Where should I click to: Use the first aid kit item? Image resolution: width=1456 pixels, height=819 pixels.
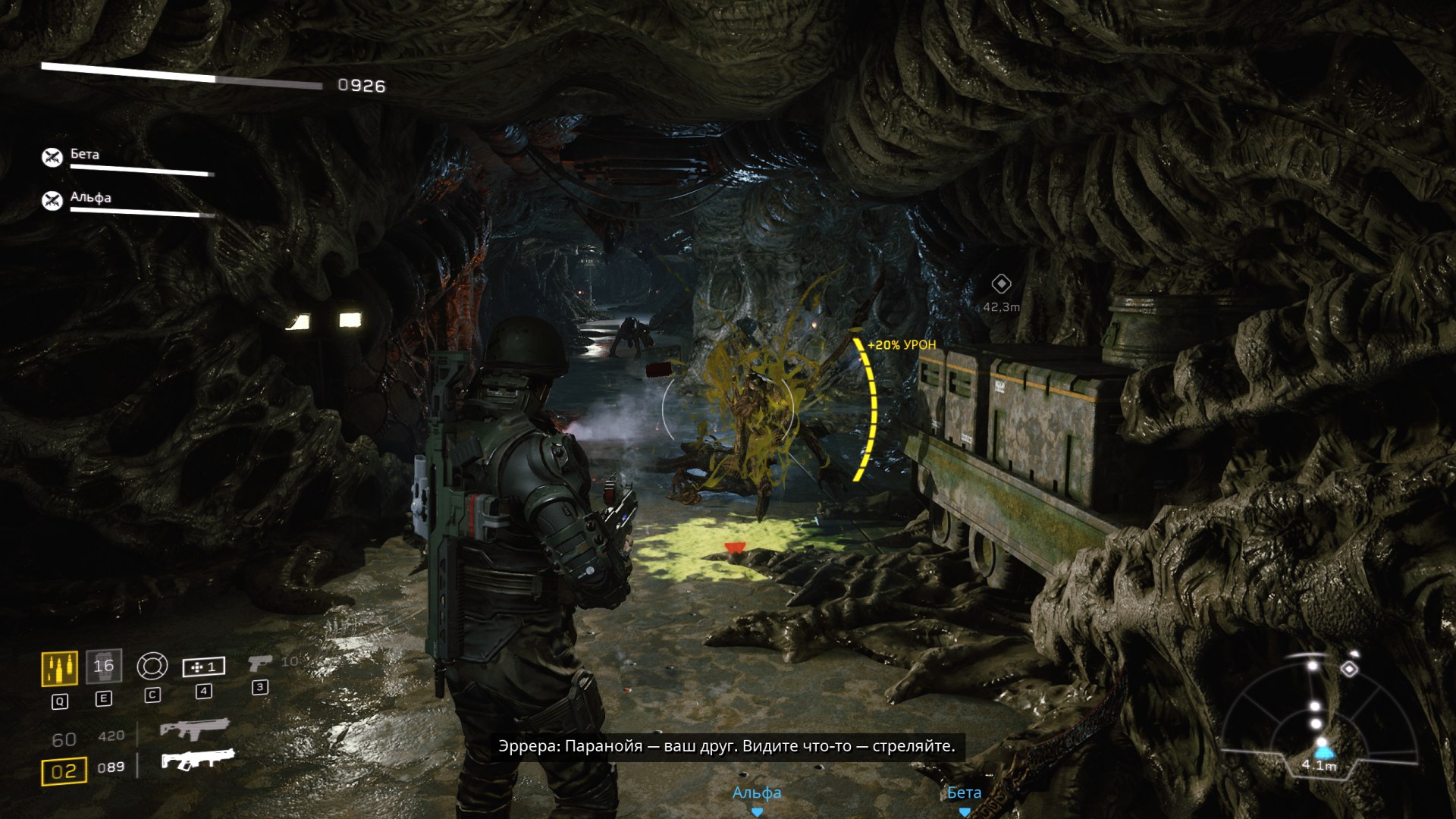203,667
